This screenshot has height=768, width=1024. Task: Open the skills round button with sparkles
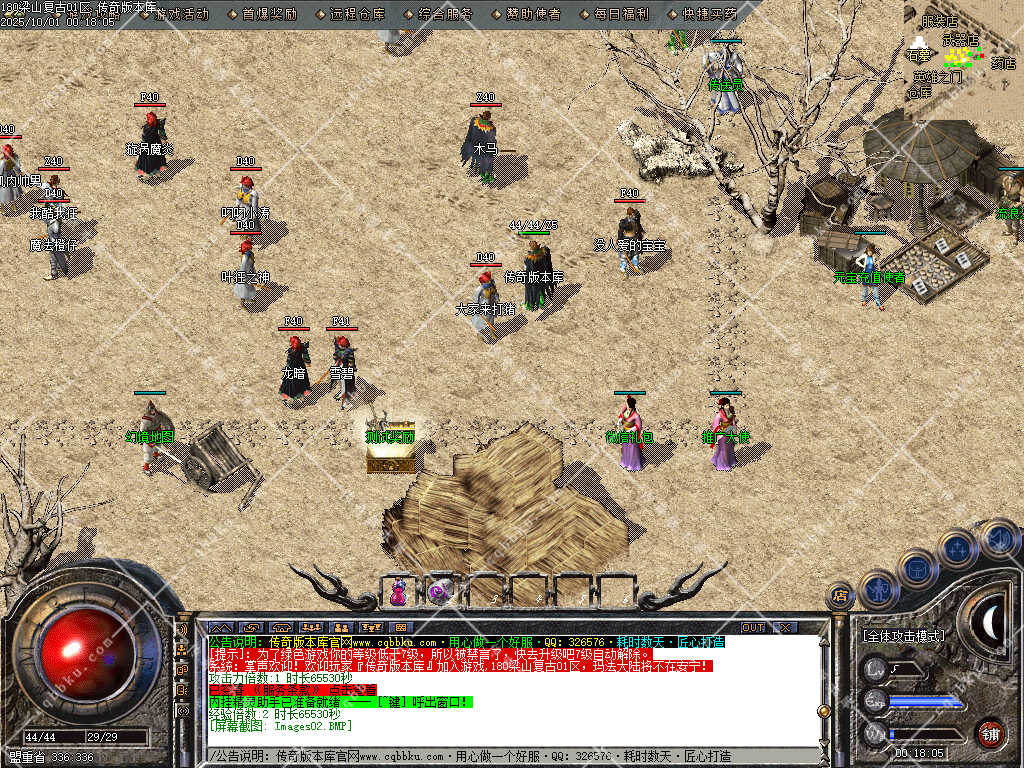click(x=957, y=548)
